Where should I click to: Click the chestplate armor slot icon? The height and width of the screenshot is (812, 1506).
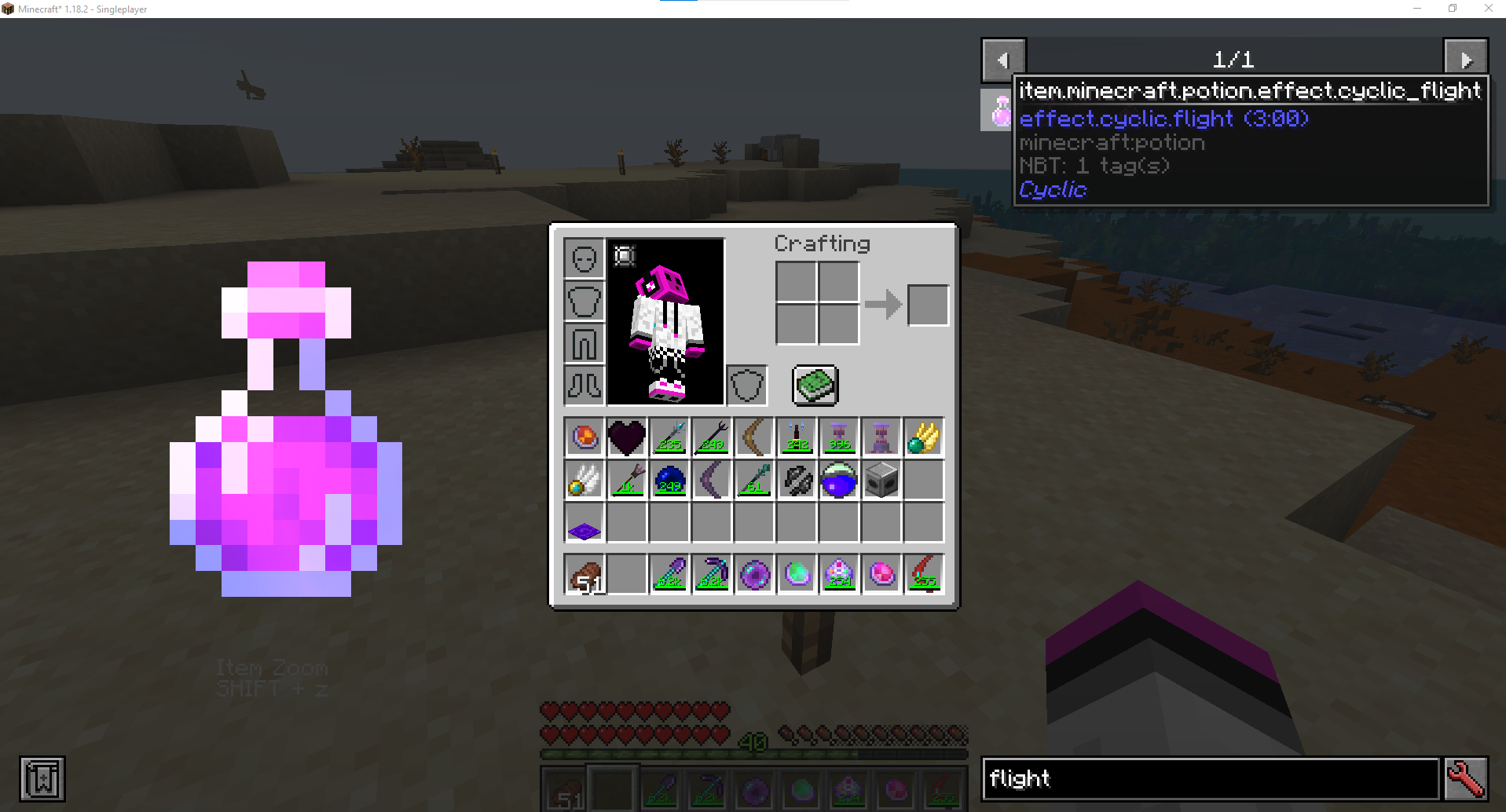tap(583, 301)
